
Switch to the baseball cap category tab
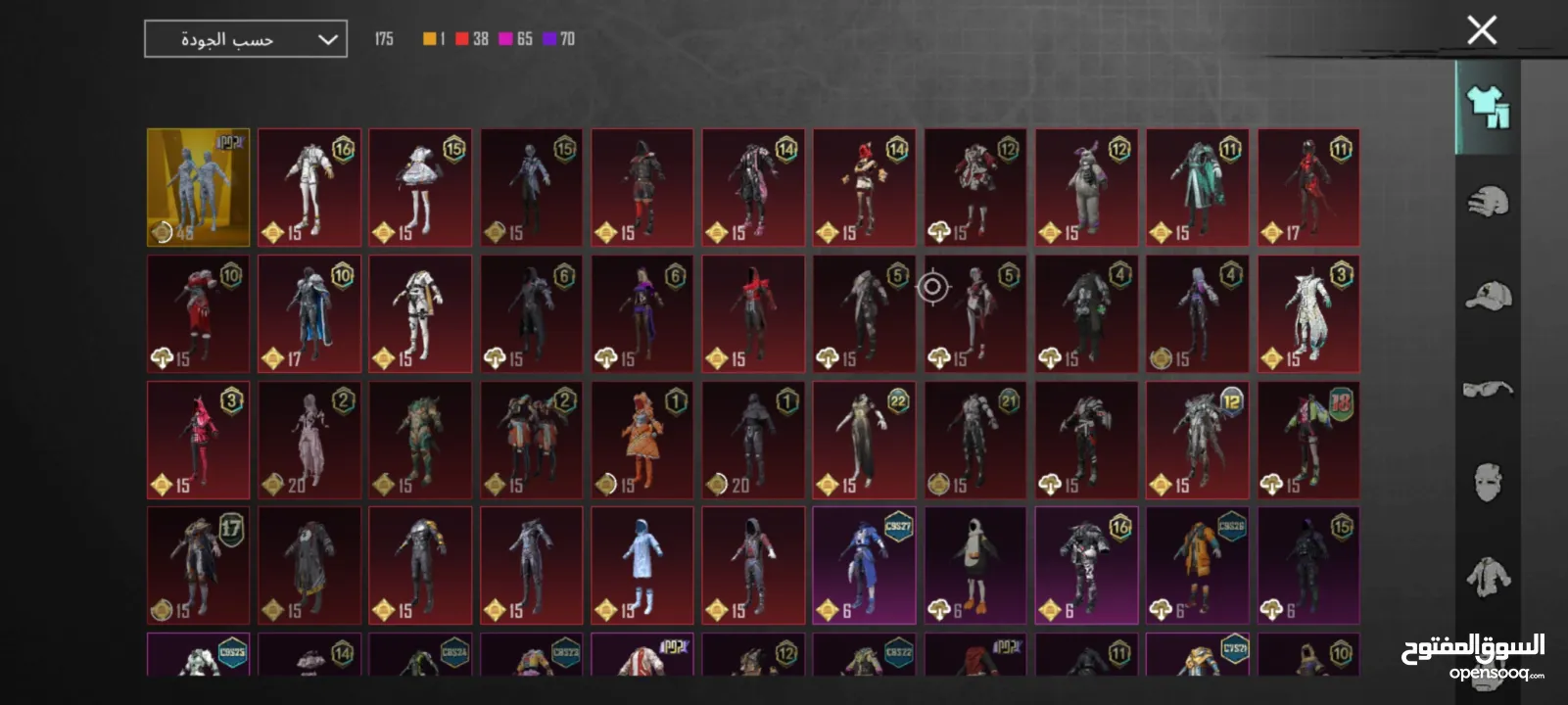[1487, 296]
